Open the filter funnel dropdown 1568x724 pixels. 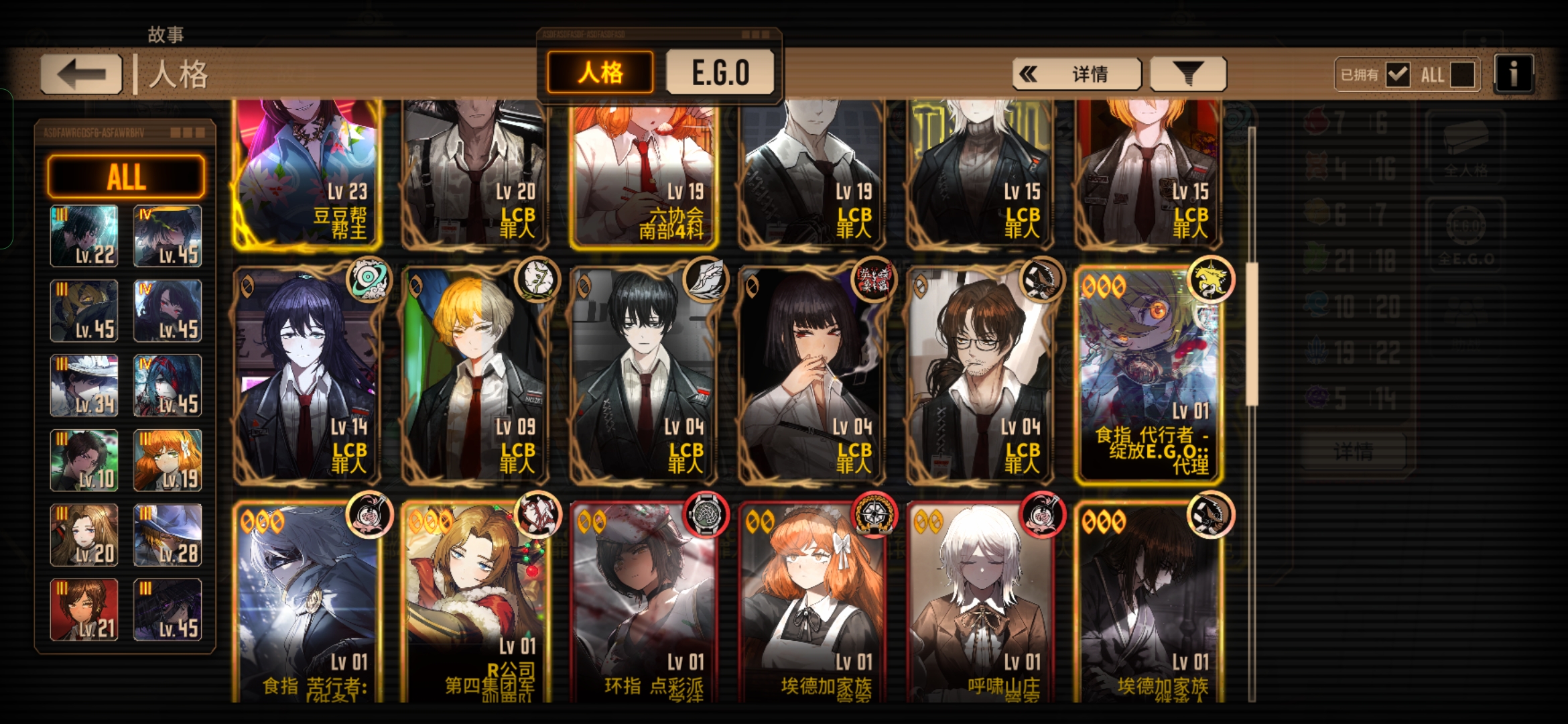click(x=1187, y=73)
